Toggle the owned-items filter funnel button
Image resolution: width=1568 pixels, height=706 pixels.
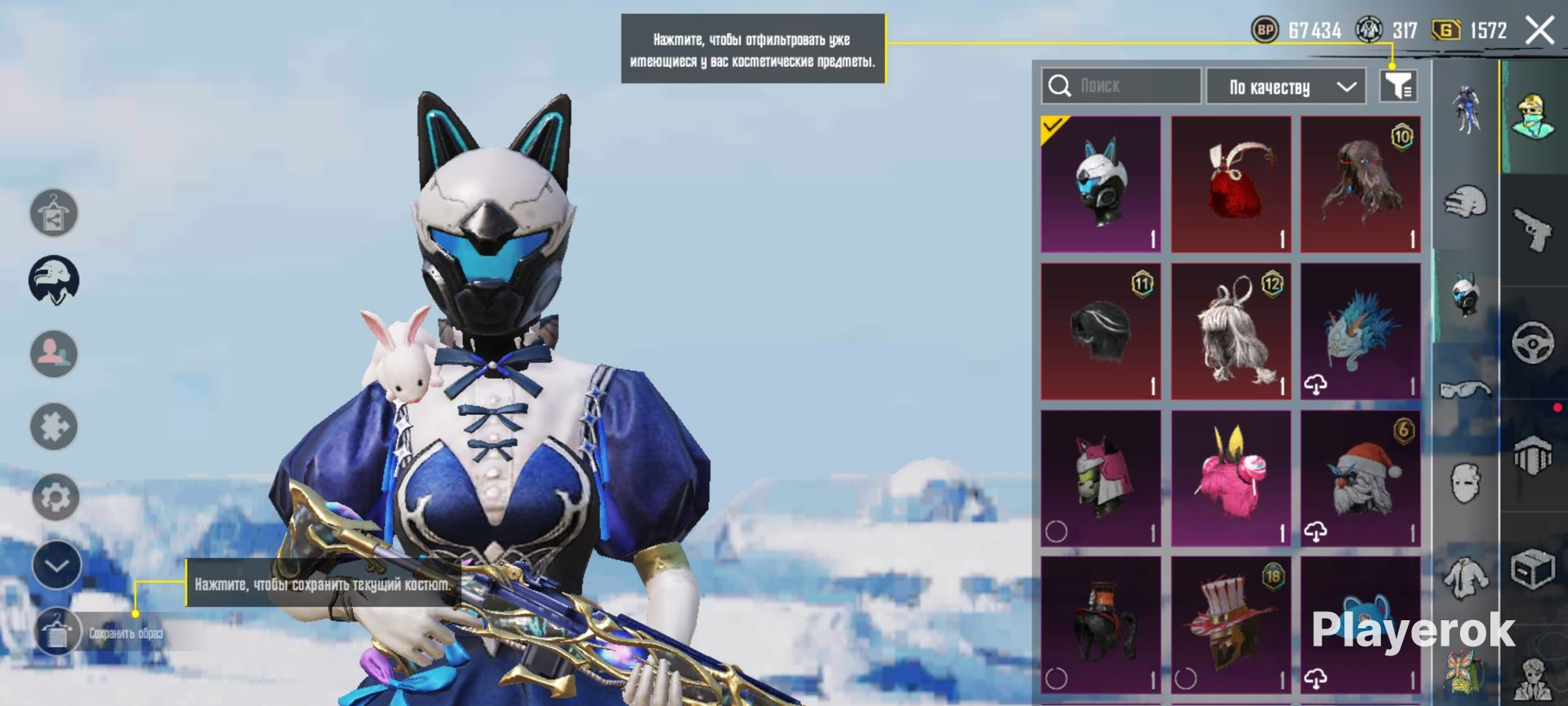click(1397, 85)
